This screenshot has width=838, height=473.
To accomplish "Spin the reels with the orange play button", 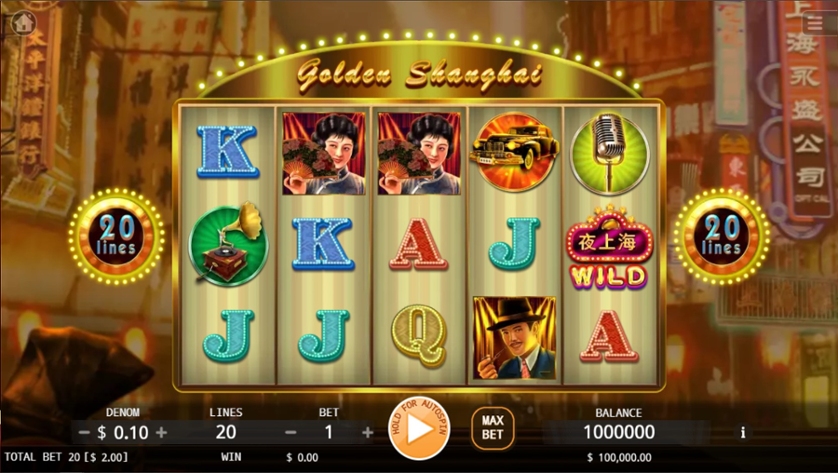I will point(419,429).
